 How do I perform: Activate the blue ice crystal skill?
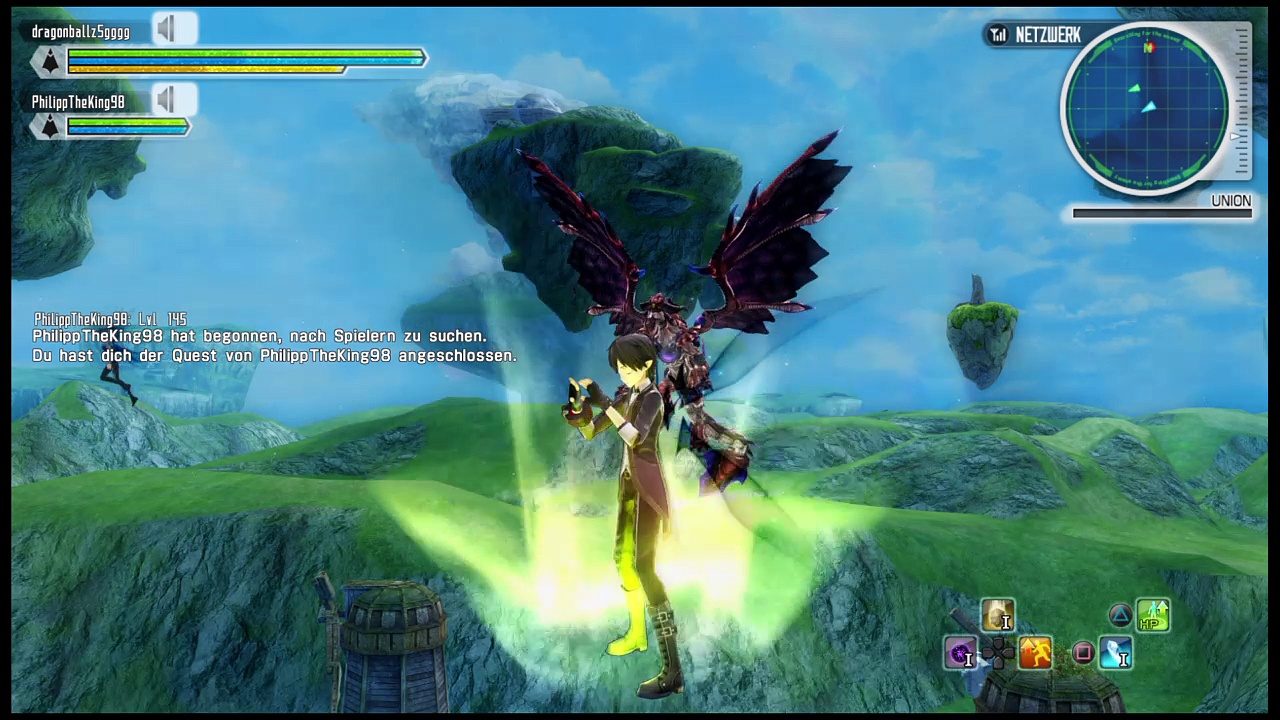pyautogui.click(x=1116, y=654)
